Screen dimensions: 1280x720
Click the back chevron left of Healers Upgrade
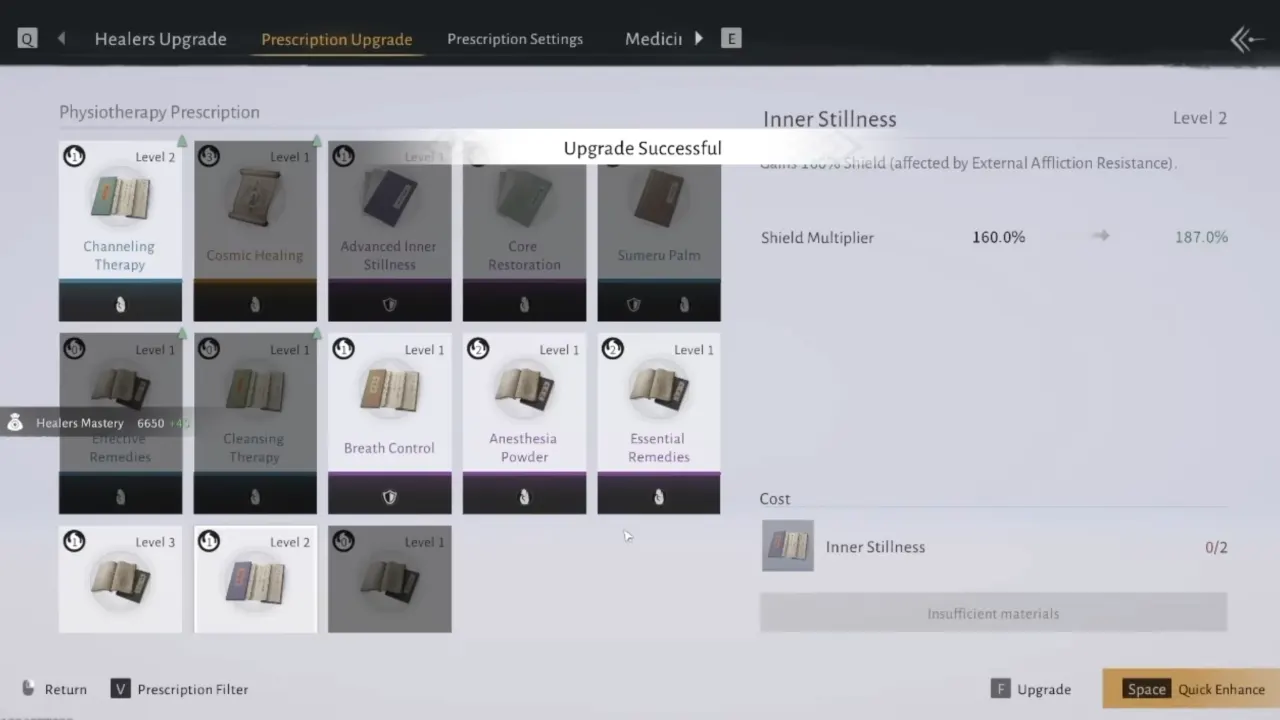tap(61, 38)
